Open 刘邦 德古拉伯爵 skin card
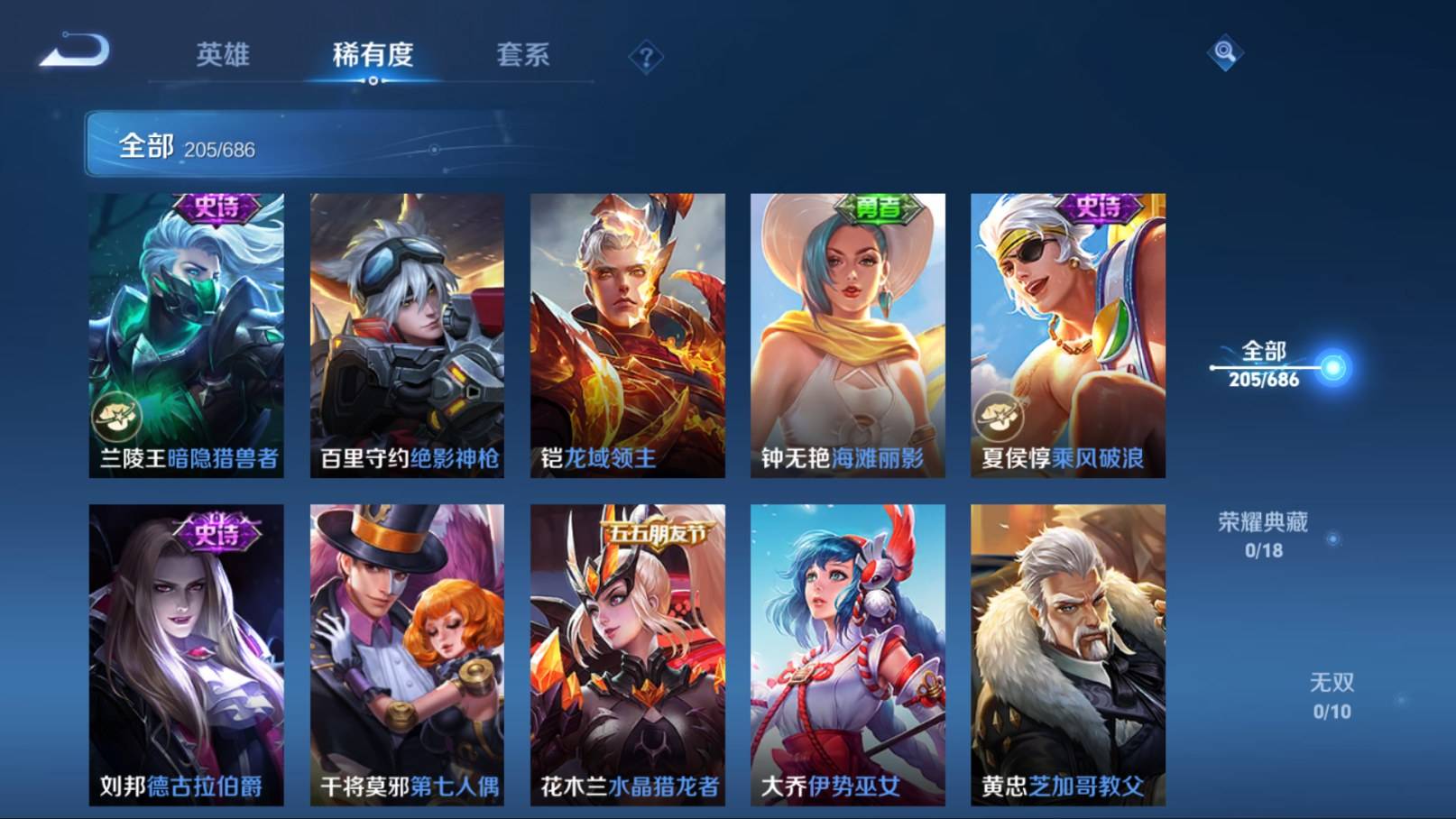Image resolution: width=1456 pixels, height=819 pixels. coord(187,654)
